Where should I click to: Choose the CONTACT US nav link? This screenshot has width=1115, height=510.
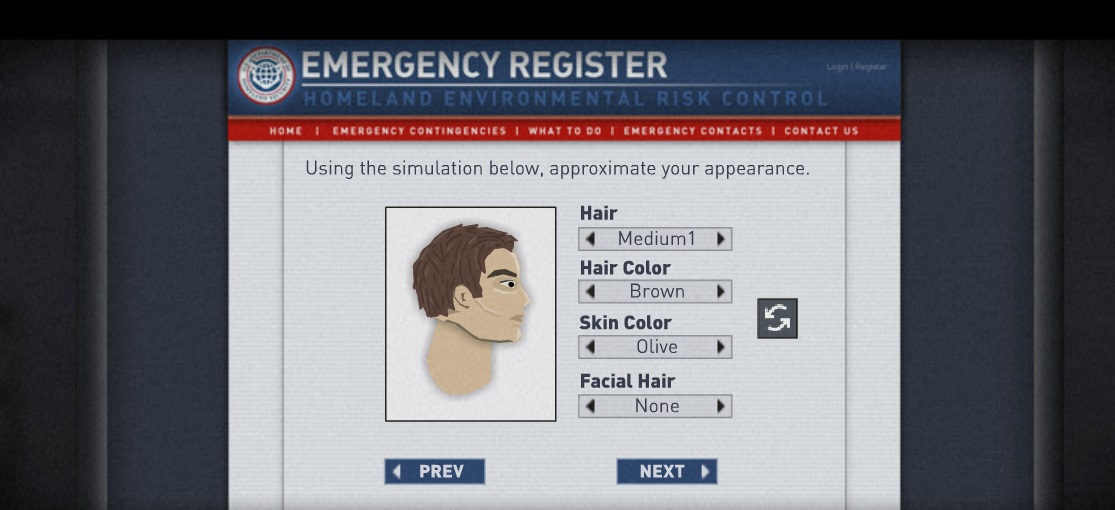pos(821,131)
